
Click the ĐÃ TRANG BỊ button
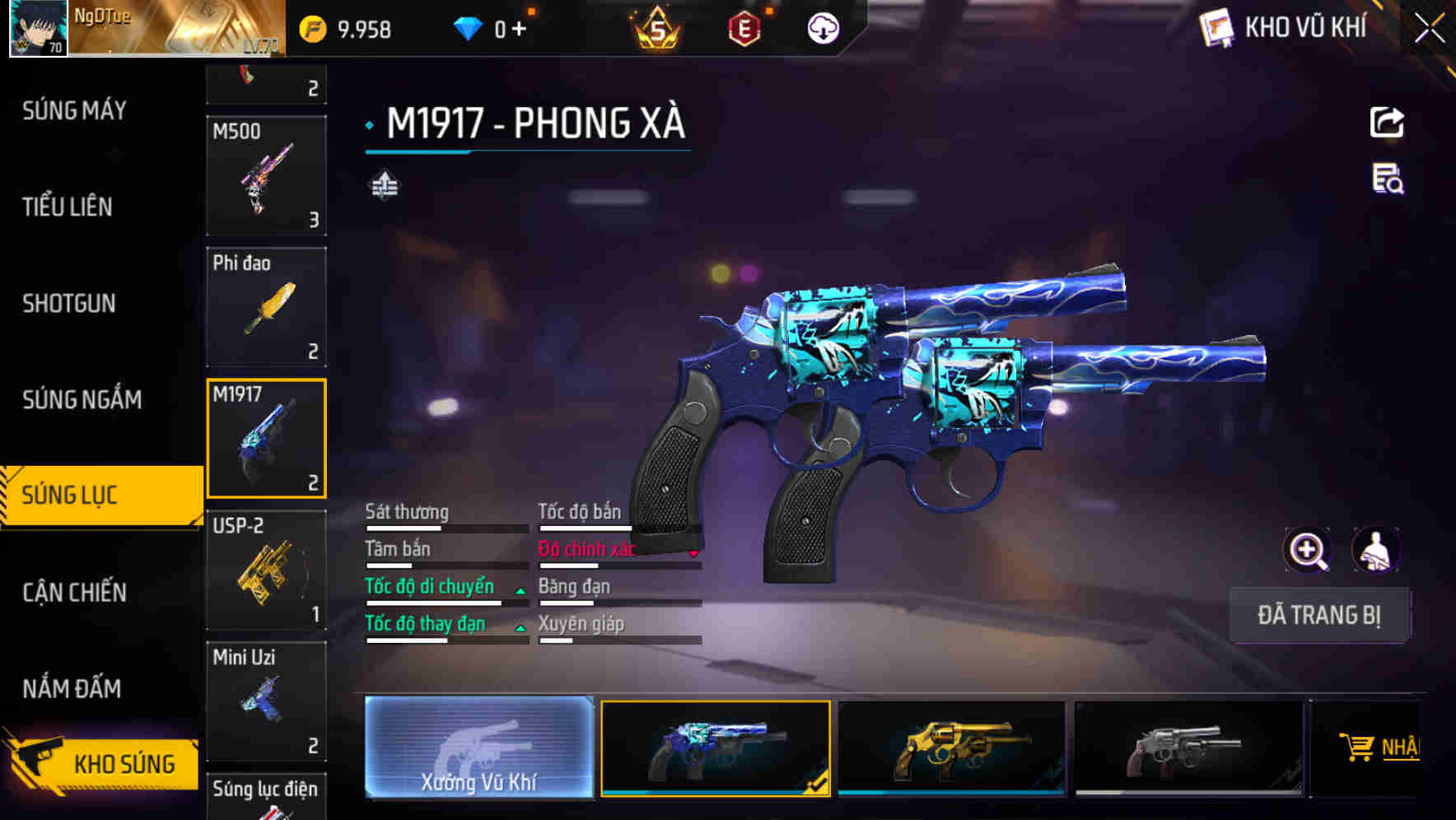pos(1319,615)
